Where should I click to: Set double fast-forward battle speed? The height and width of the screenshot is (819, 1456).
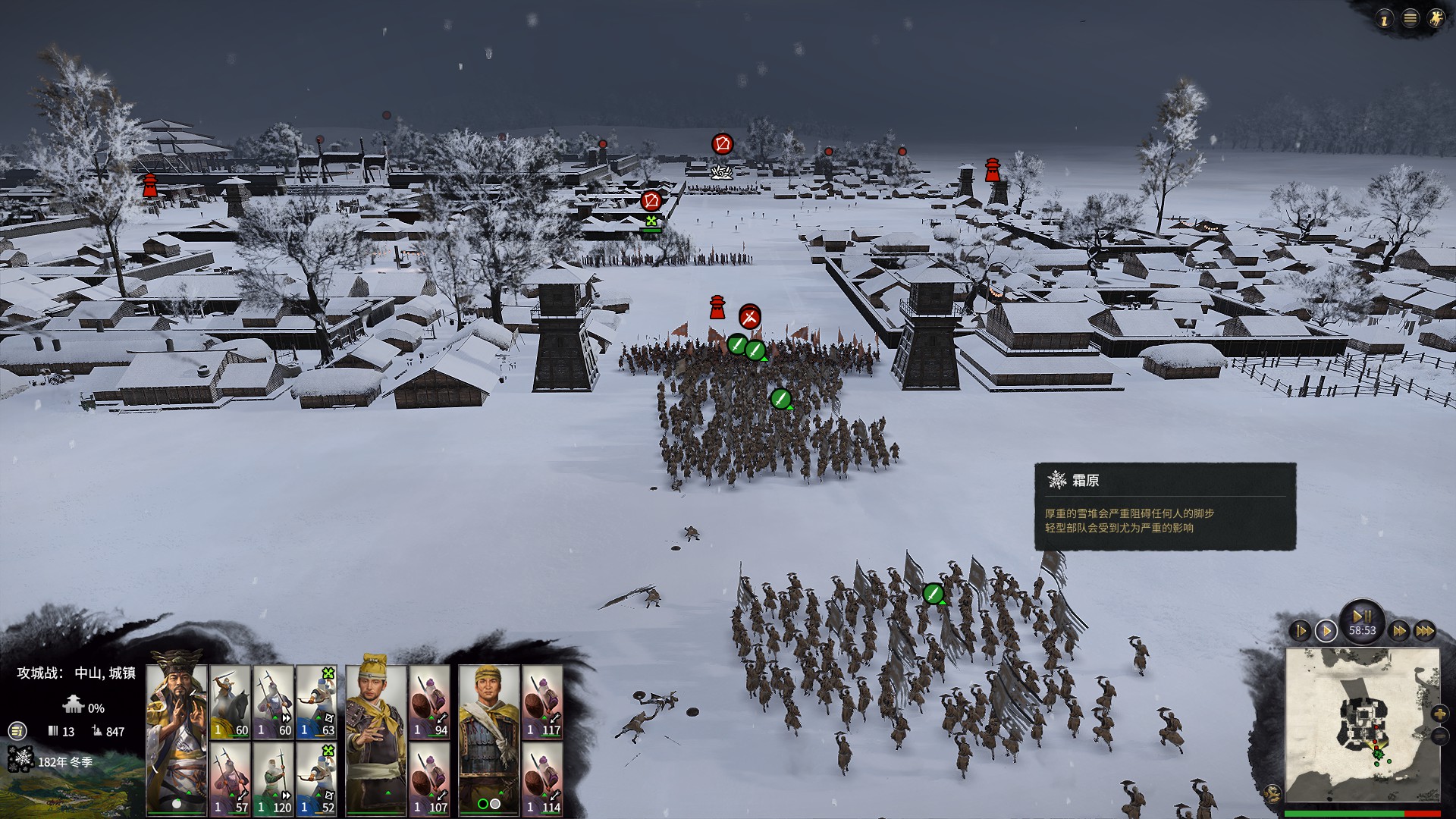pos(1399,631)
